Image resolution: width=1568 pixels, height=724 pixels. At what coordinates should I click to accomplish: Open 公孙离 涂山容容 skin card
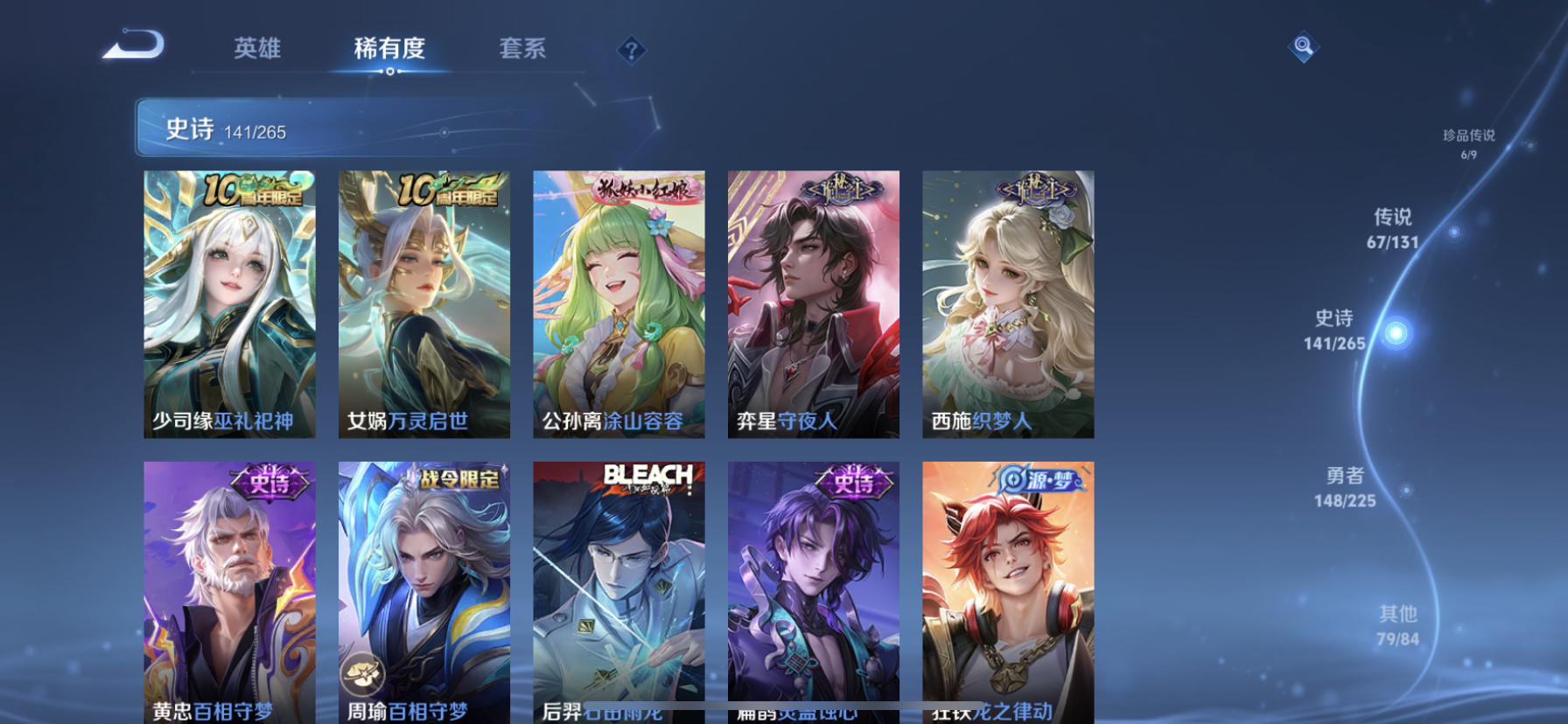(x=619, y=303)
